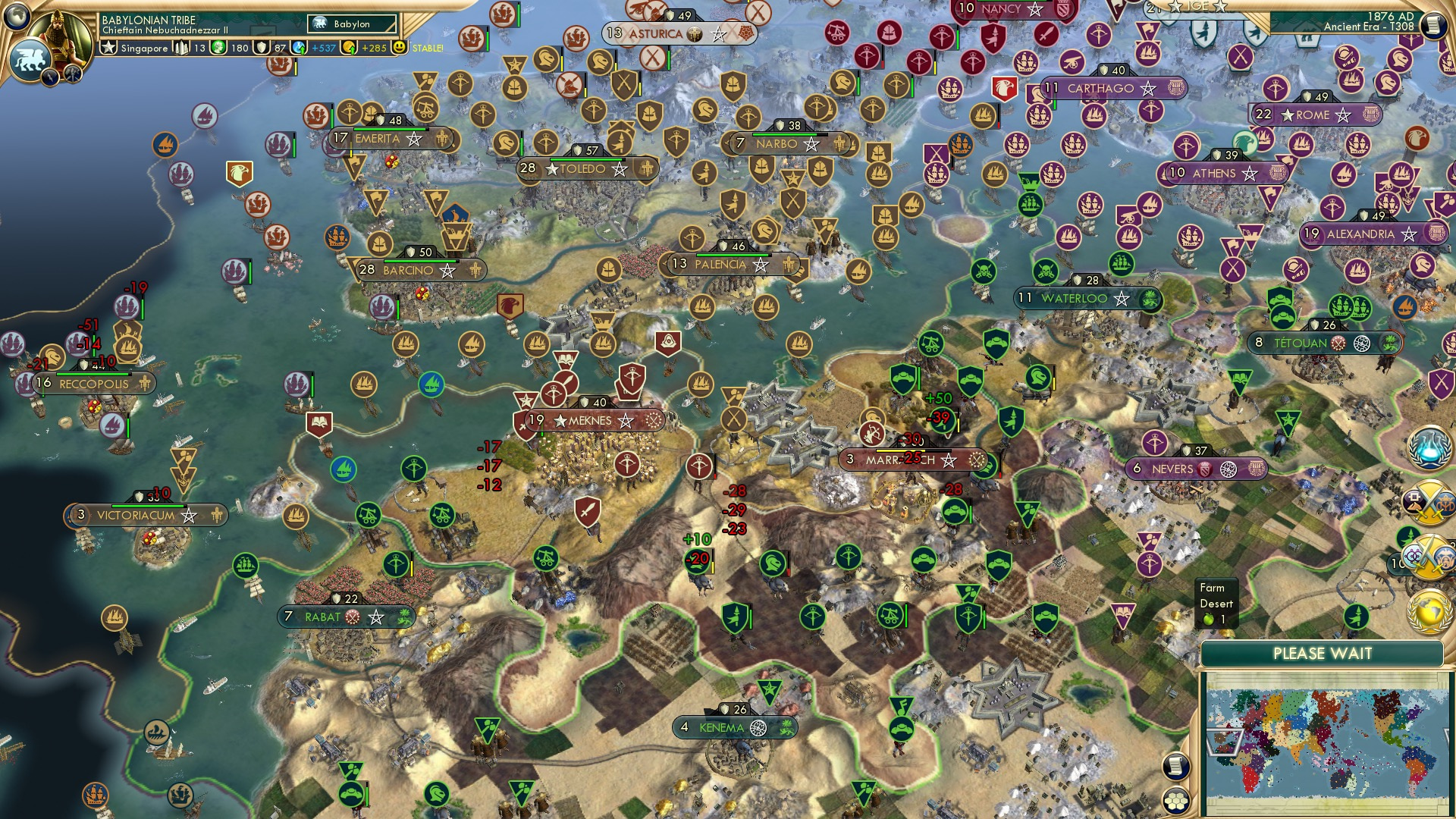Click the globe icon in the top-left corner
The height and width of the screenshot is (819, 1456).
click(17, 15)
